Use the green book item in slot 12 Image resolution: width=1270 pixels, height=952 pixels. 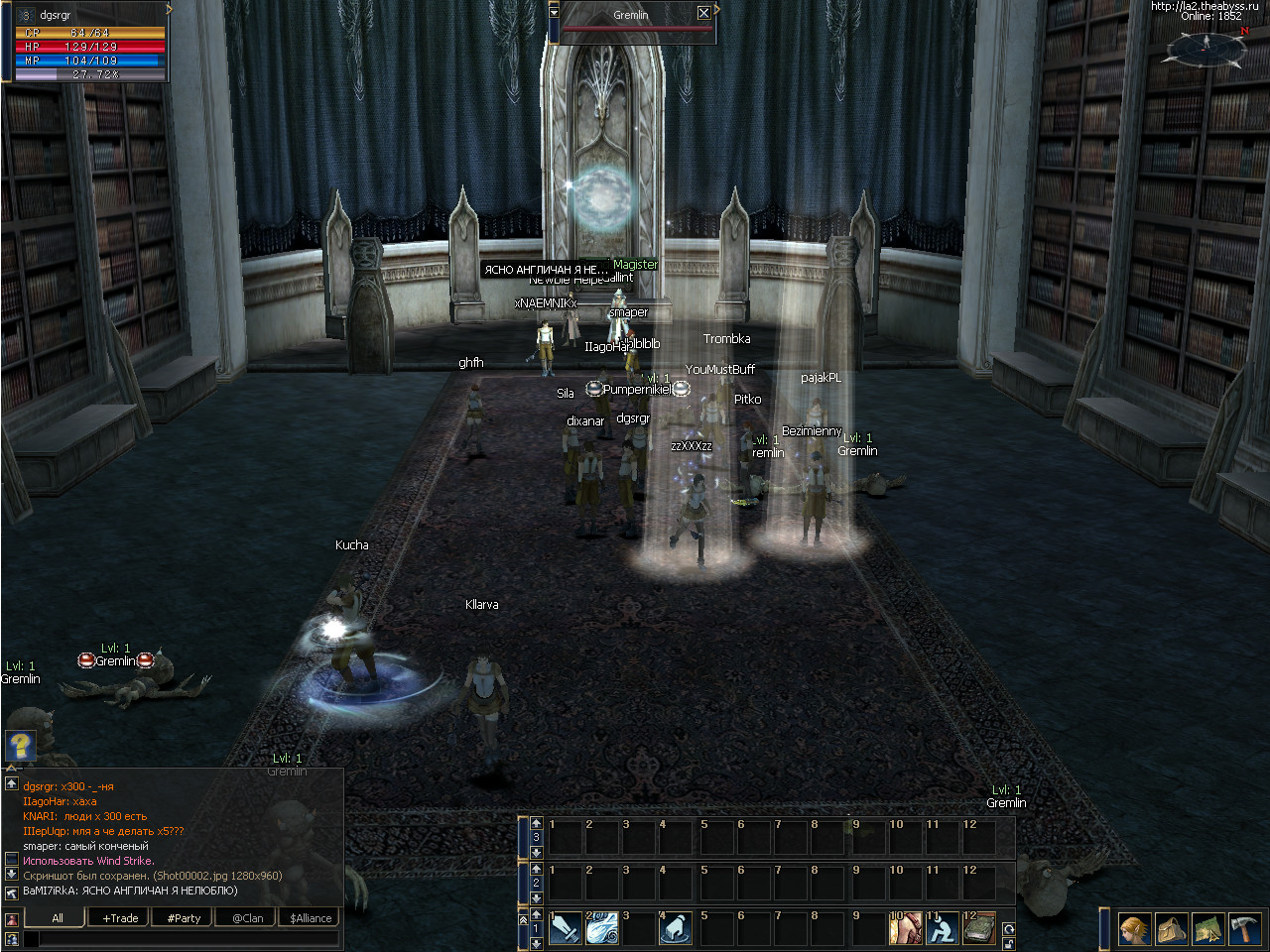[x=978, y=928]
